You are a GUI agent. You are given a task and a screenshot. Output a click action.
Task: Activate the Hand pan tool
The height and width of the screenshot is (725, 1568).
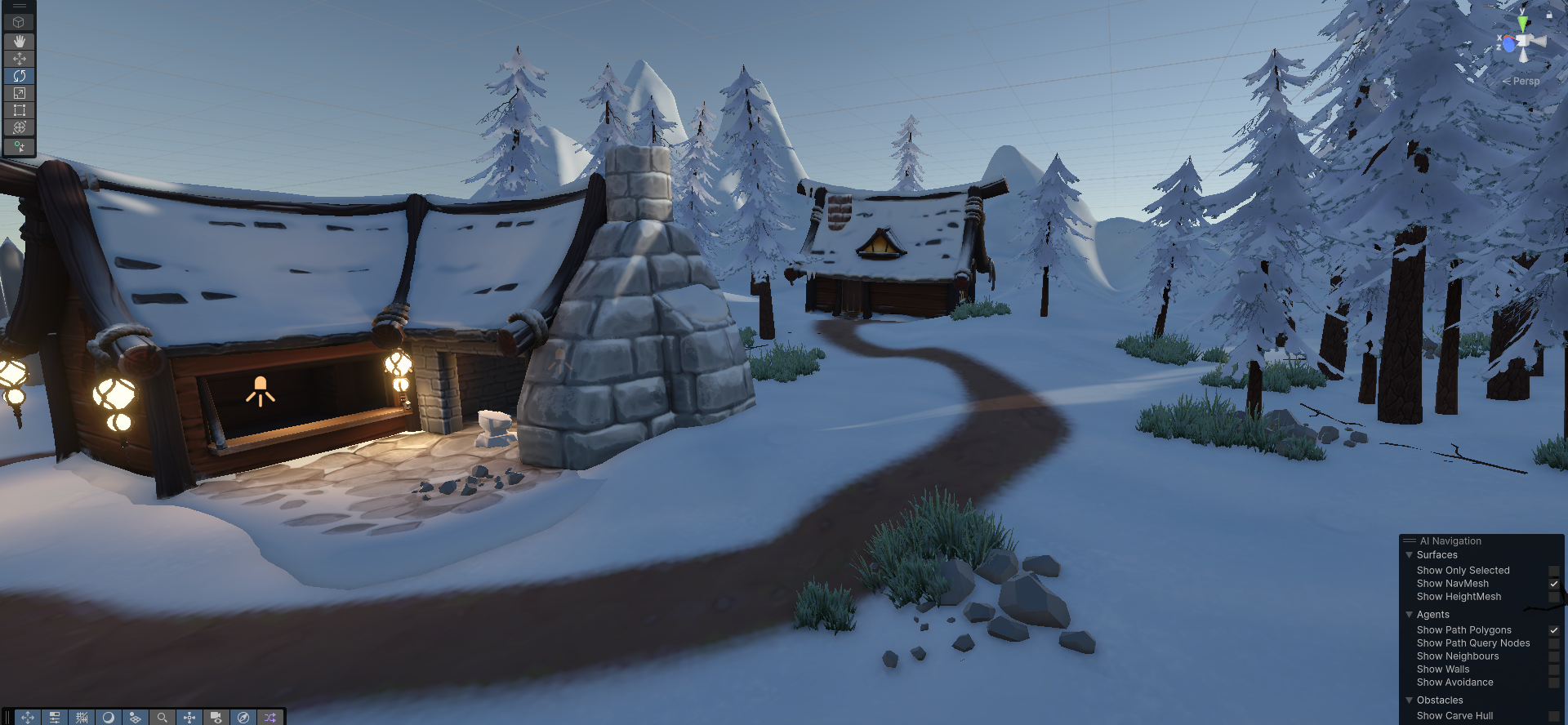pyautogui.click(x=19, y=40)
